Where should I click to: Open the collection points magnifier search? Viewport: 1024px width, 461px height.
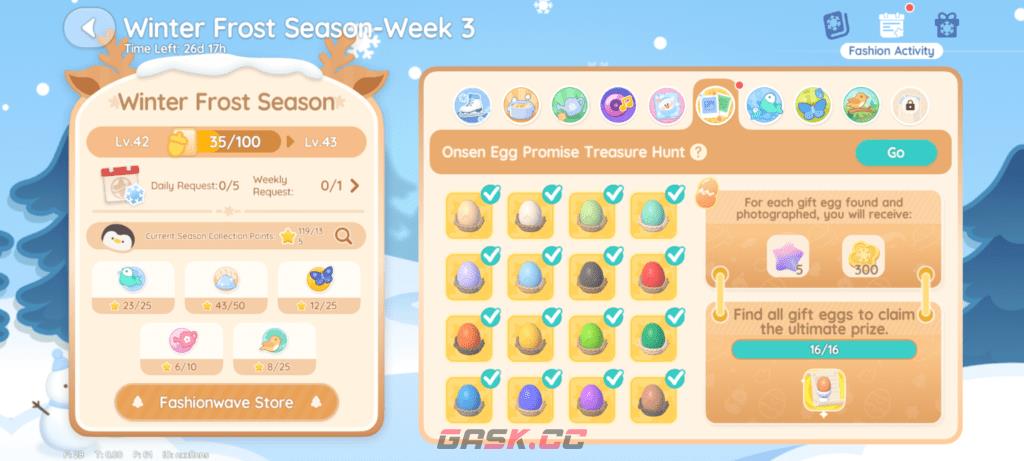coord(343,236)
